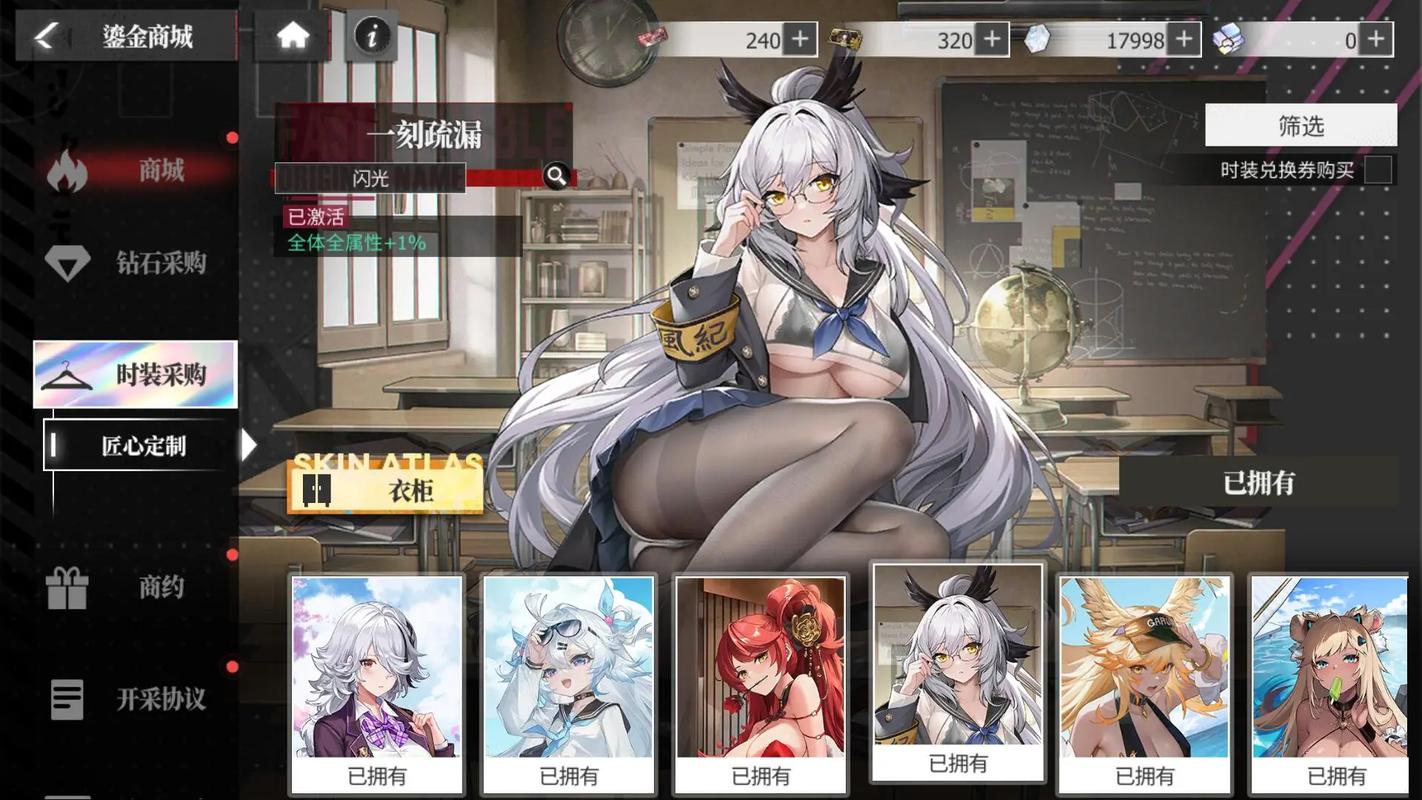Open the info 'i' icon
This screenshot has width=1422, height=800.
(371, 35)
